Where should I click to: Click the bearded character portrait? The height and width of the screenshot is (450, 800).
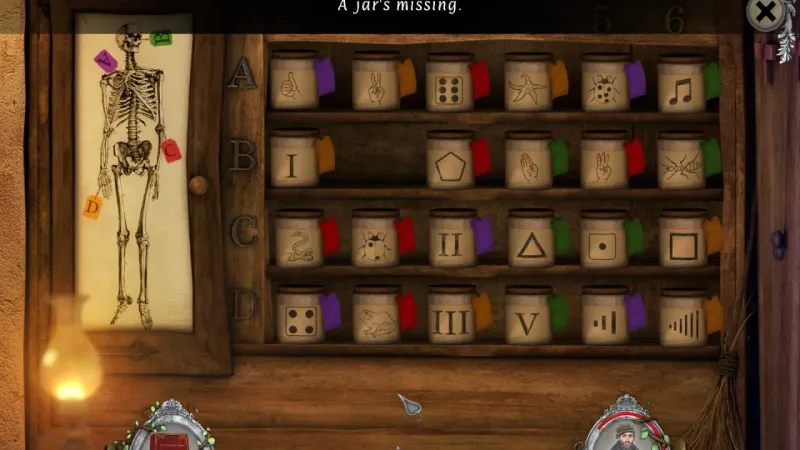coord(625,430)
